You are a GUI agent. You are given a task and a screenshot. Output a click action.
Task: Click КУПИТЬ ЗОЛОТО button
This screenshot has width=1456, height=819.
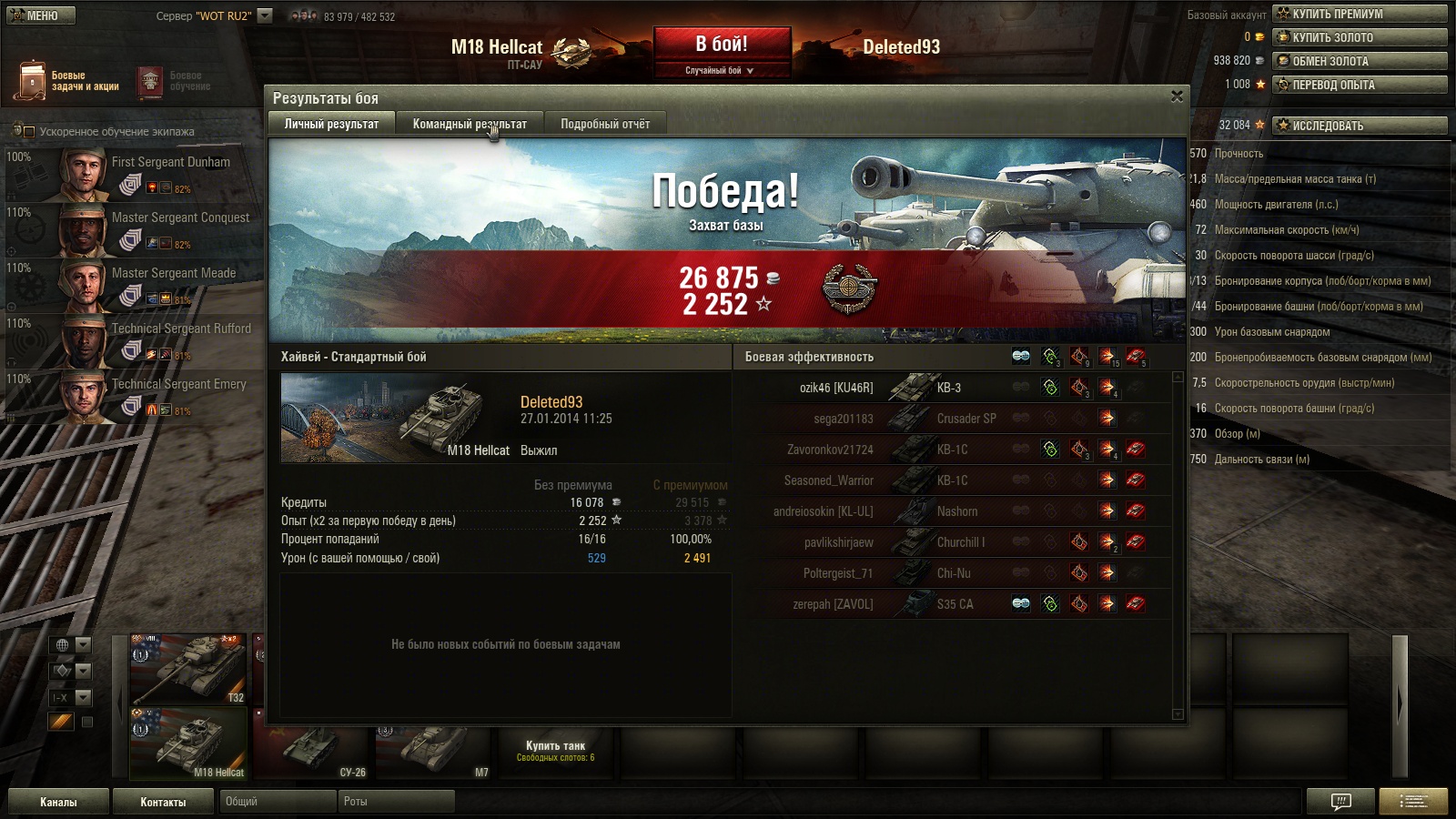point(1360,37)
